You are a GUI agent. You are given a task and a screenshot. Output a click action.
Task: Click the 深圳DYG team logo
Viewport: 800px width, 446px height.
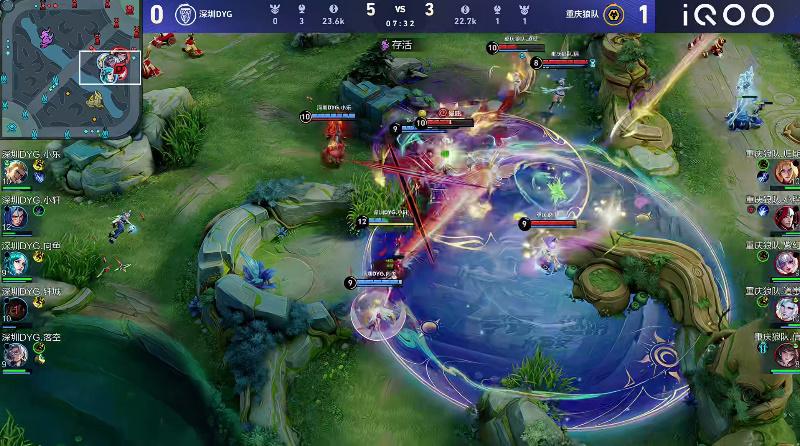point(184,15)
